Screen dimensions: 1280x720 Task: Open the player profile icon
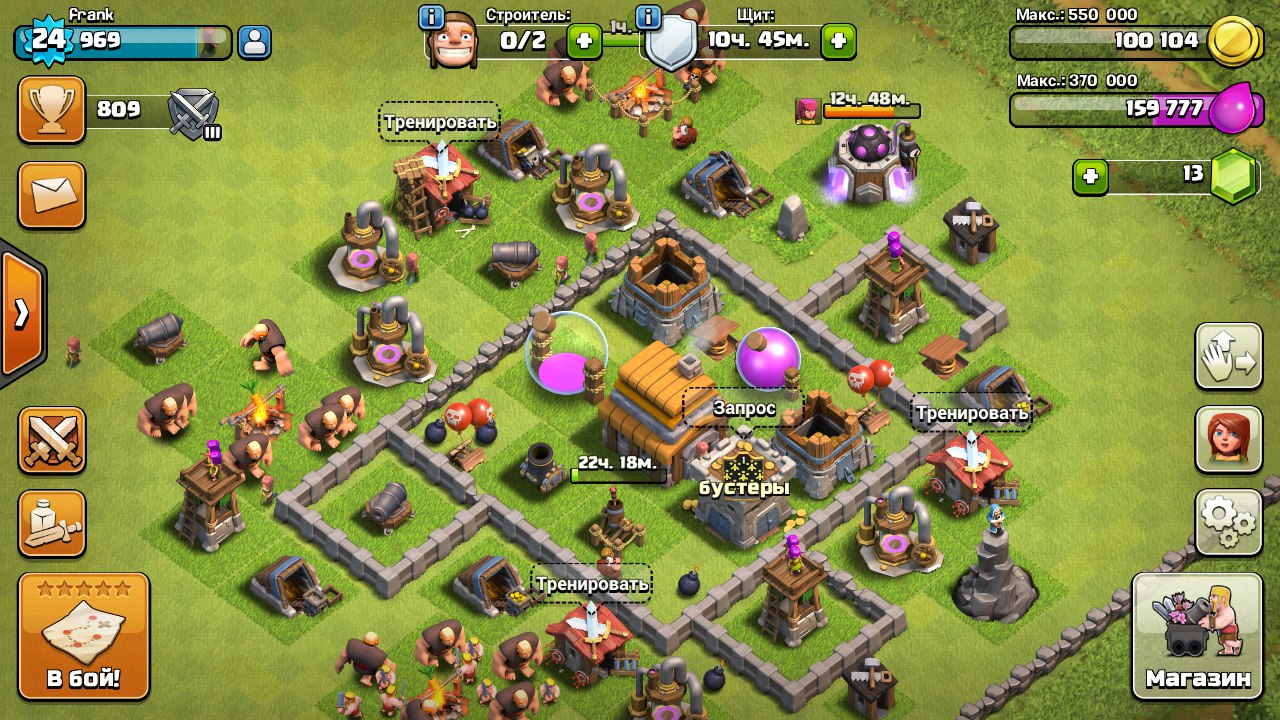pyautogui.click(x=255, y=42)
